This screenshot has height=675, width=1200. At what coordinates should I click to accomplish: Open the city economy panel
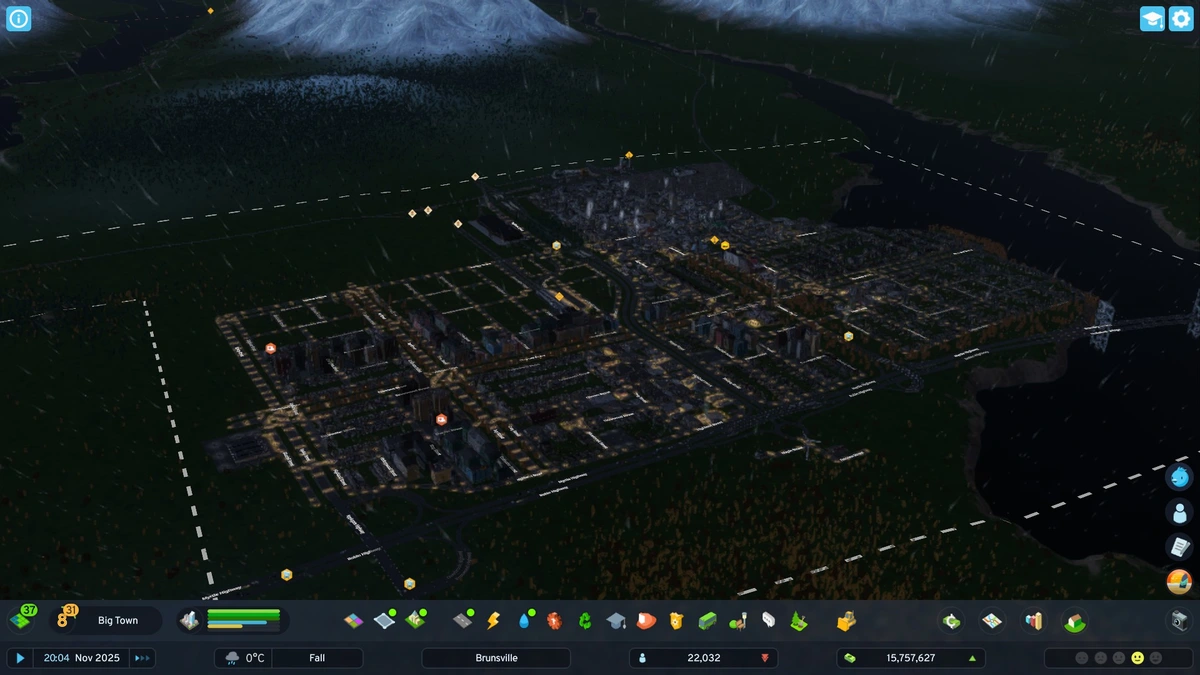[x=951, y=621]
